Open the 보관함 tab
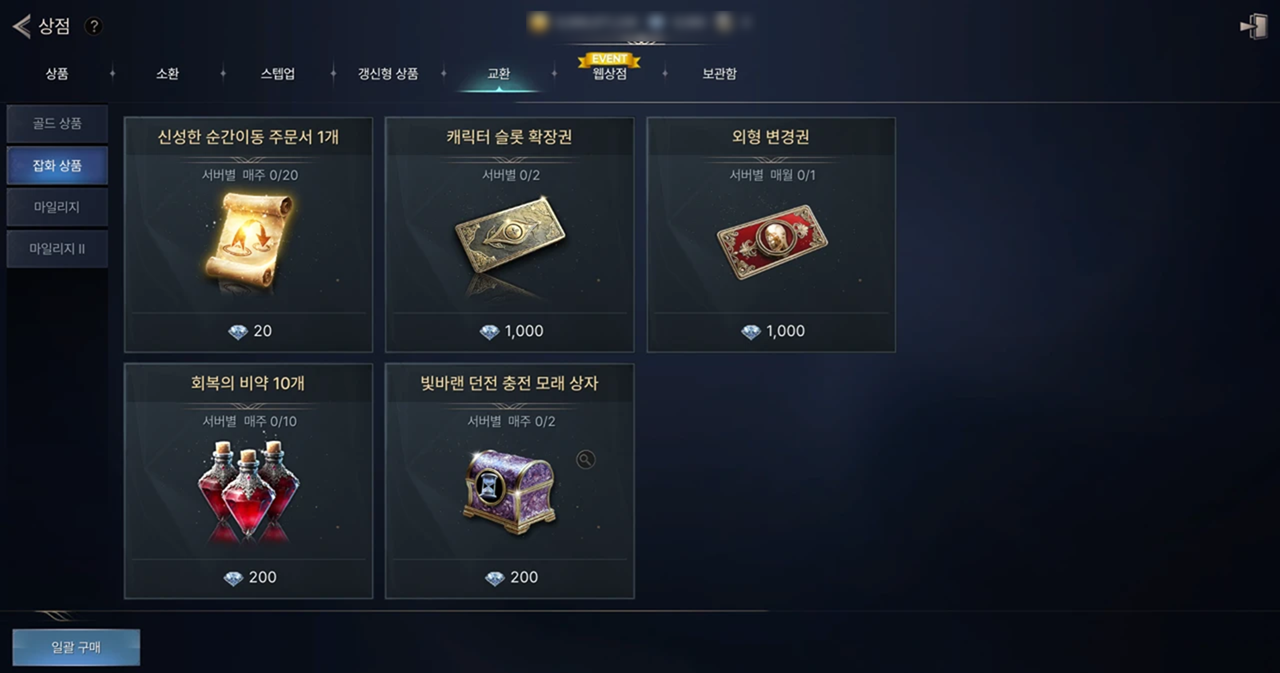This screenshot has width=1280, height=673. click(x=719, y=74)
